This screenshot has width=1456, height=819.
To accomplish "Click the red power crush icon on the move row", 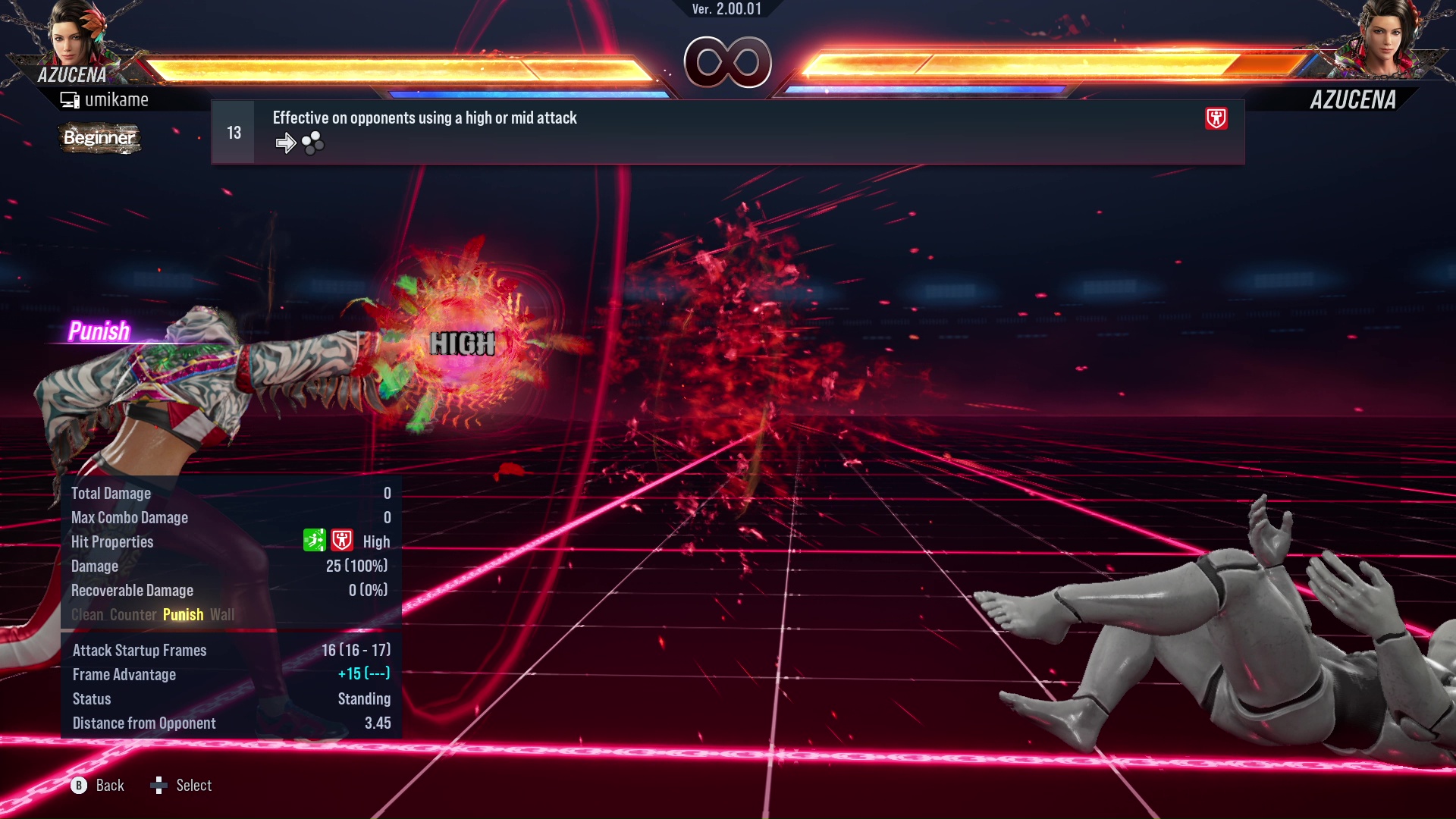I will pos(1216,118).
